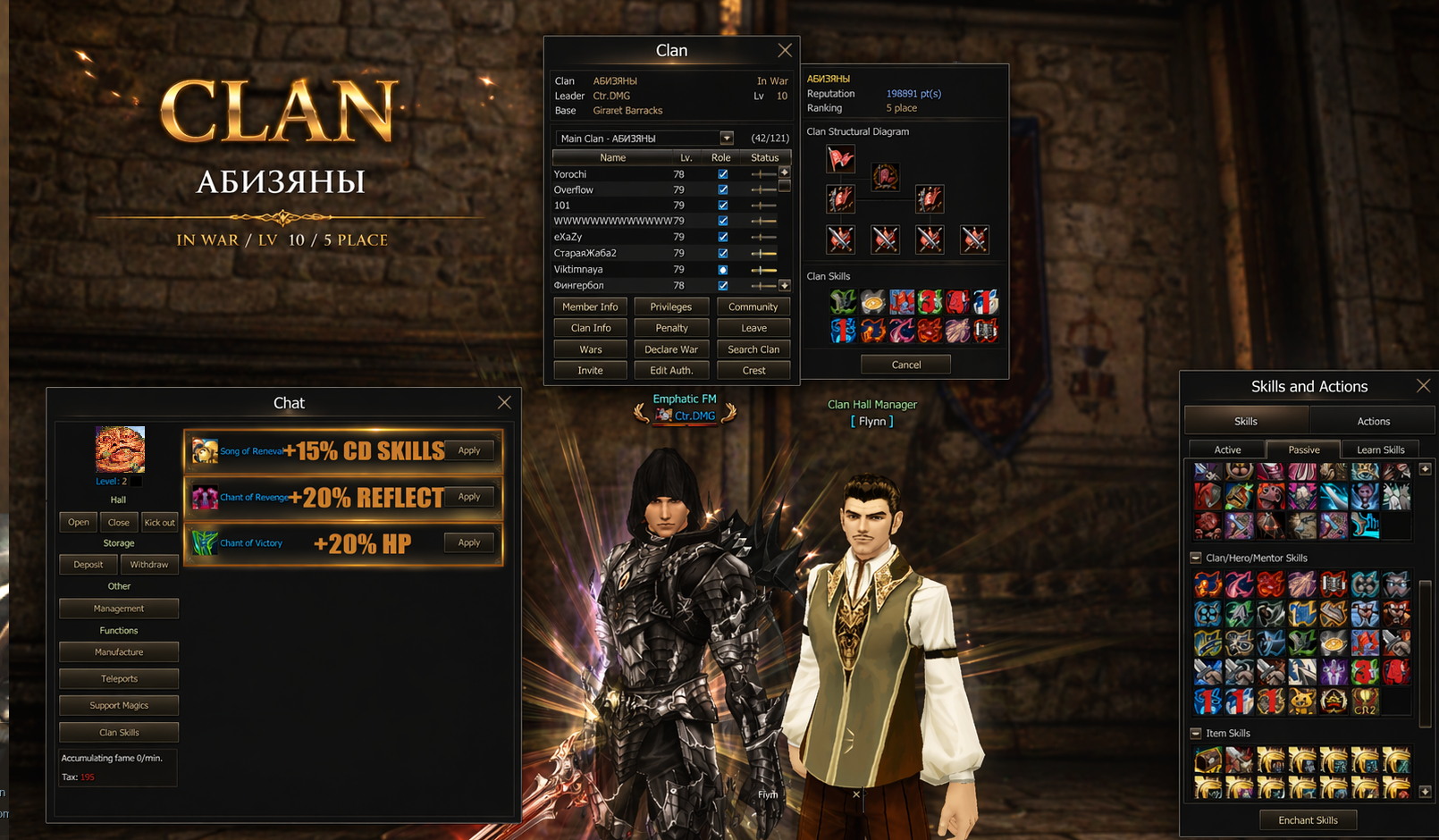Open Support Magics in clan hall
The height and width of the screenshot is (840, 1439).
[x=119, y=706]
